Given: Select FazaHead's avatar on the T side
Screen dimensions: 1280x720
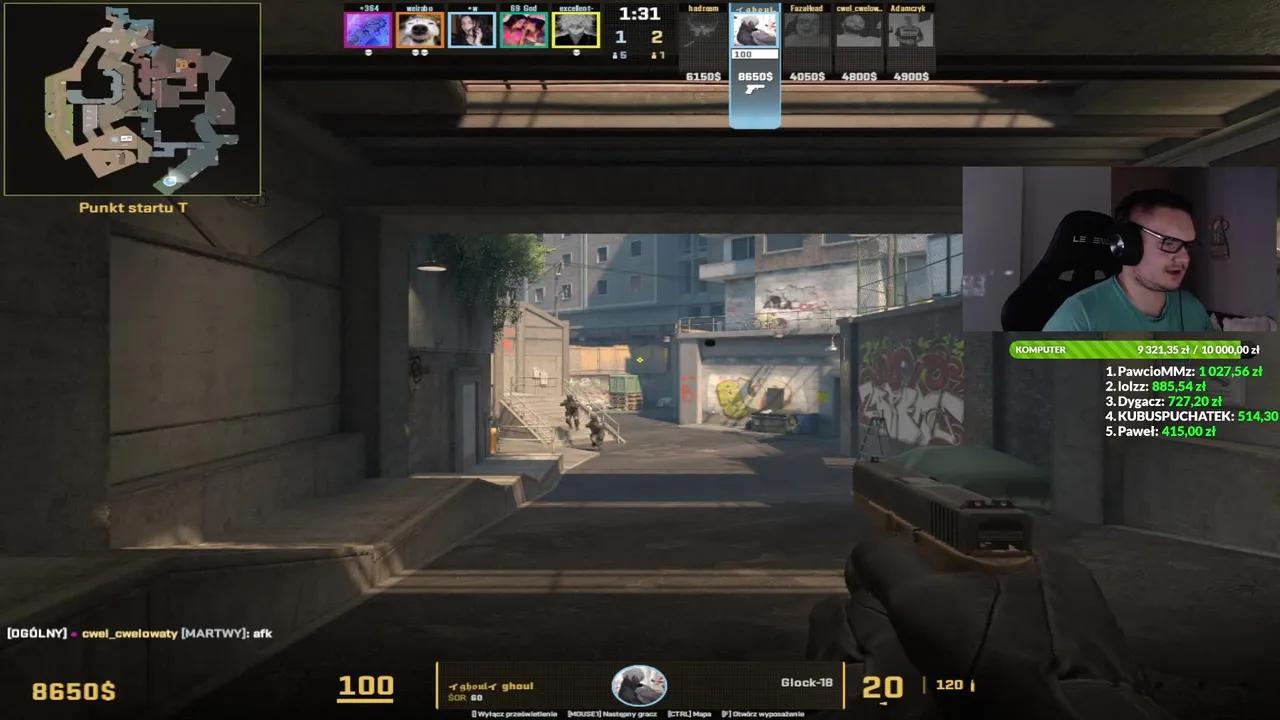Looking at the screenshot, I should [809, 28].
